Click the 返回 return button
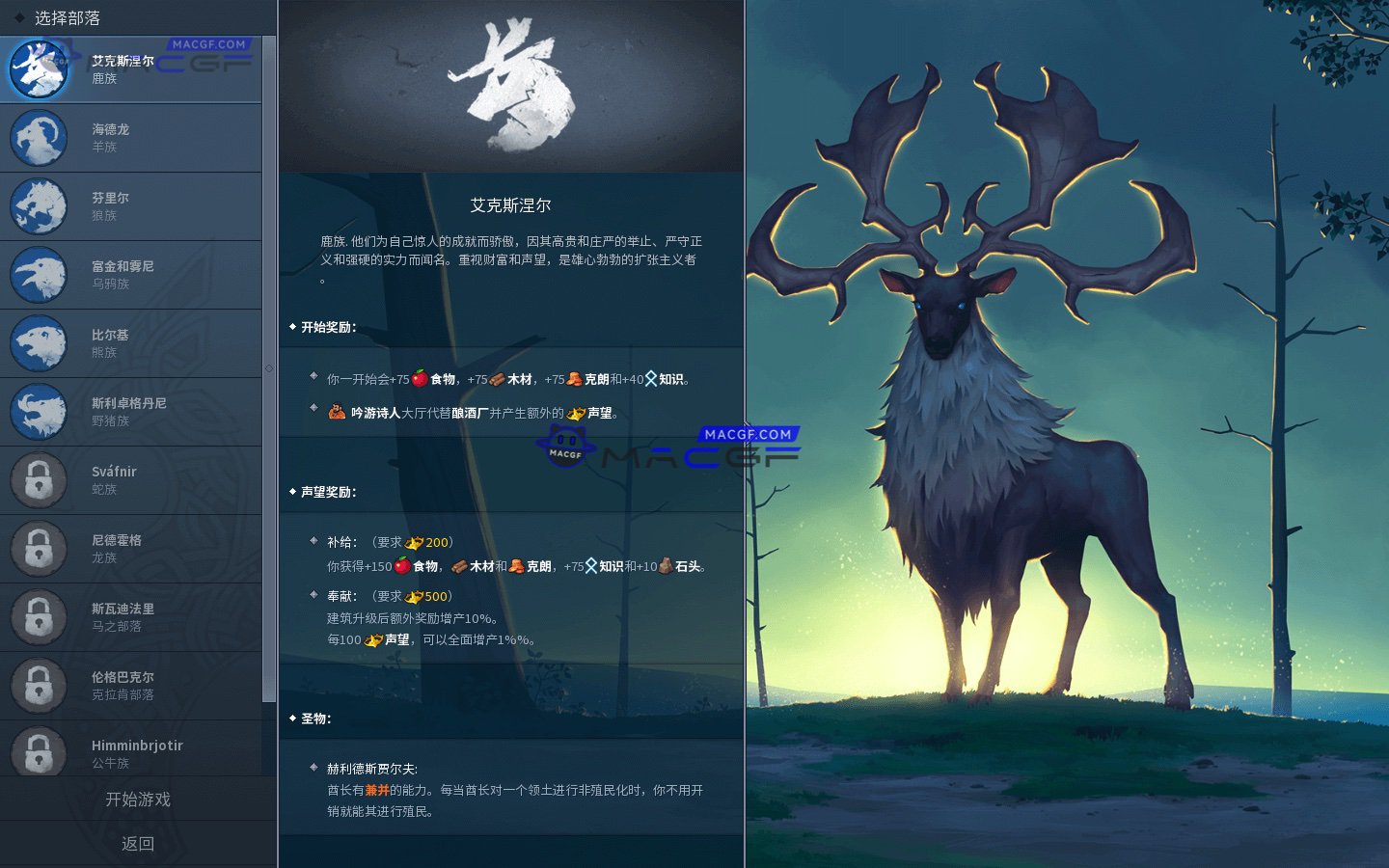Screen dimensions: 1389x868 (139, 843)
